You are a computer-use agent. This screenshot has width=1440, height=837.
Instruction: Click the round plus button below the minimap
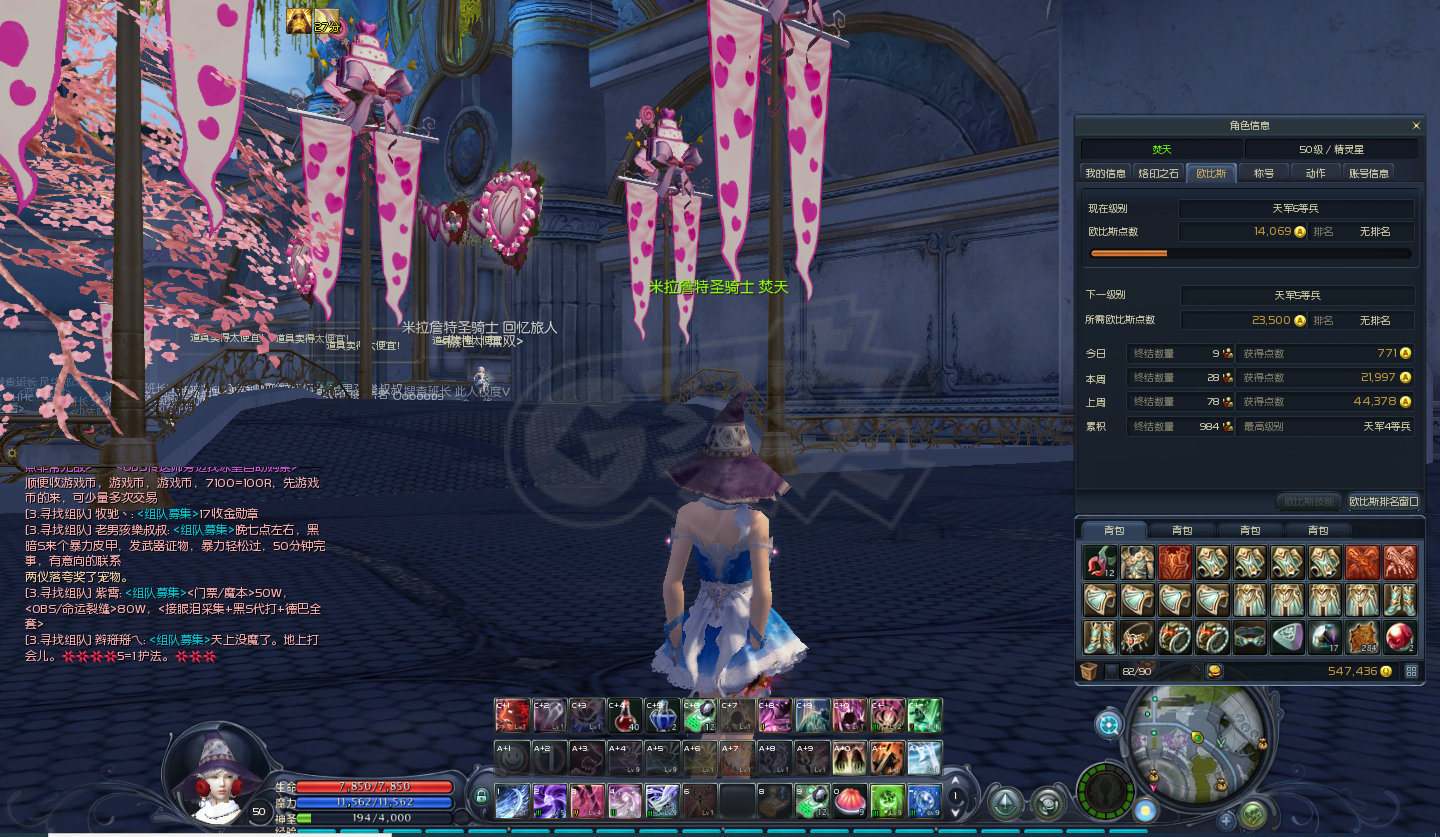[x=1226, y=820]
